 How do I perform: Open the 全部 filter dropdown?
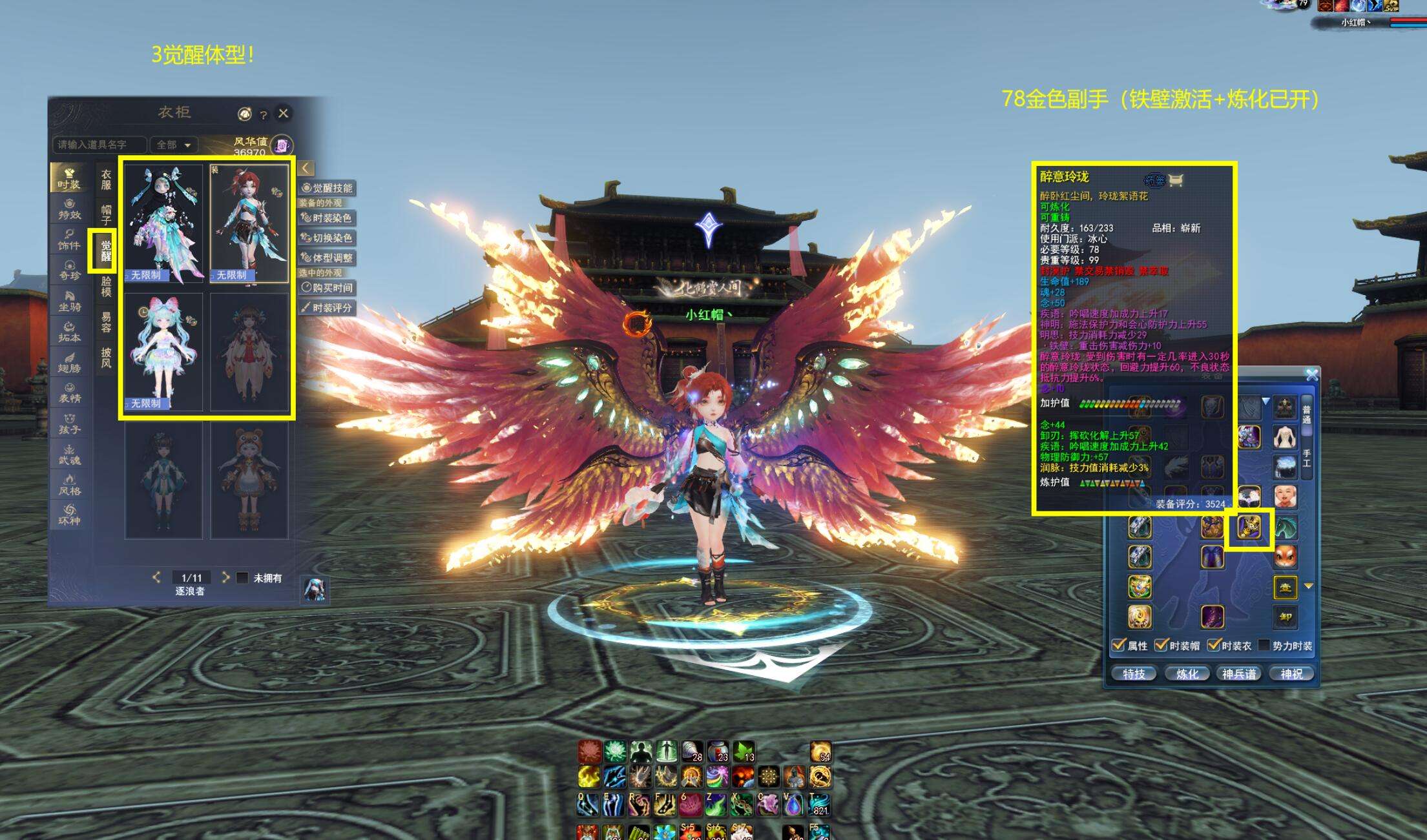click(174, 145)
